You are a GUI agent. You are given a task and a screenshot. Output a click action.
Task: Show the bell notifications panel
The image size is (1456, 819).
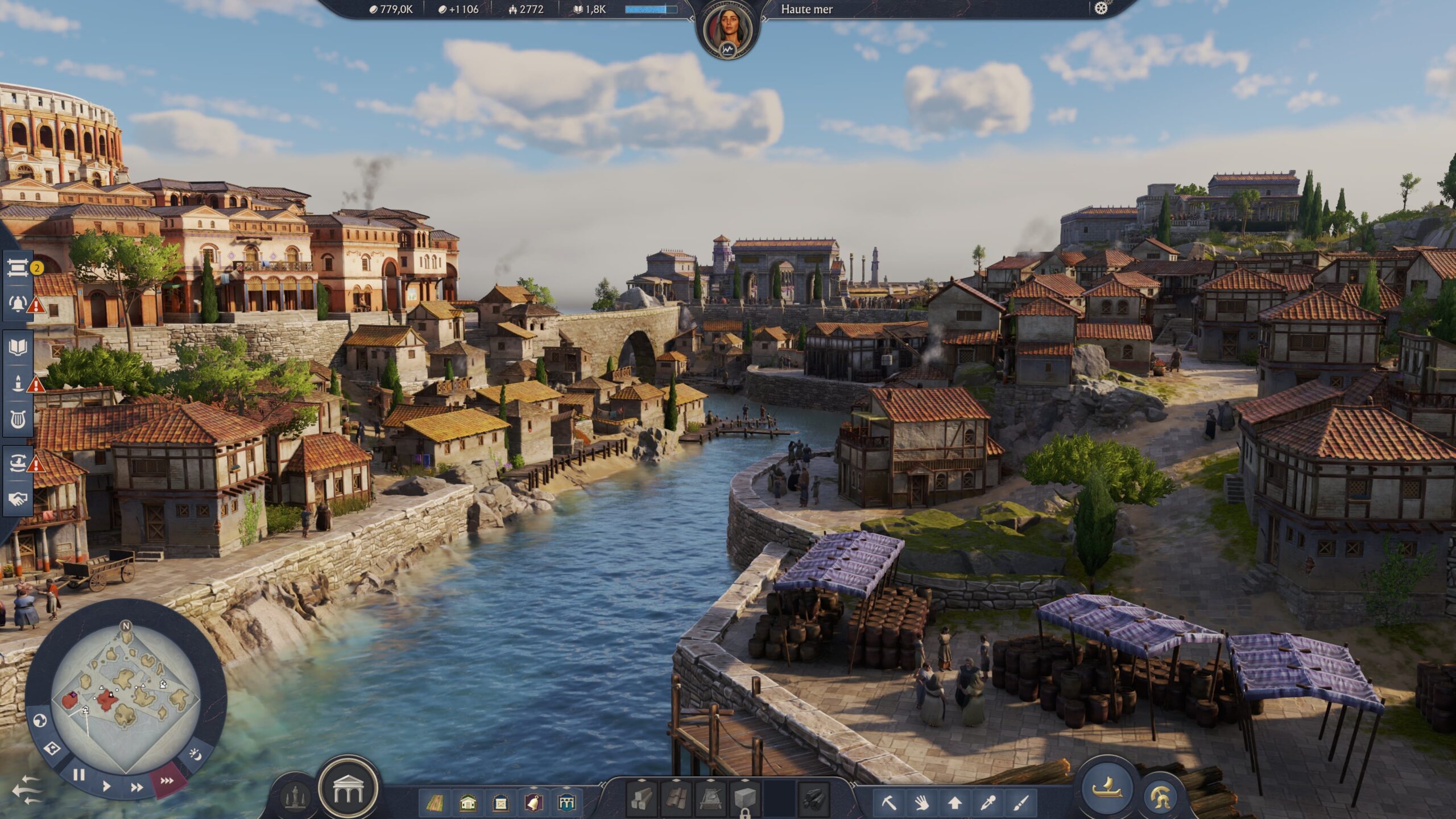point(18,303)
